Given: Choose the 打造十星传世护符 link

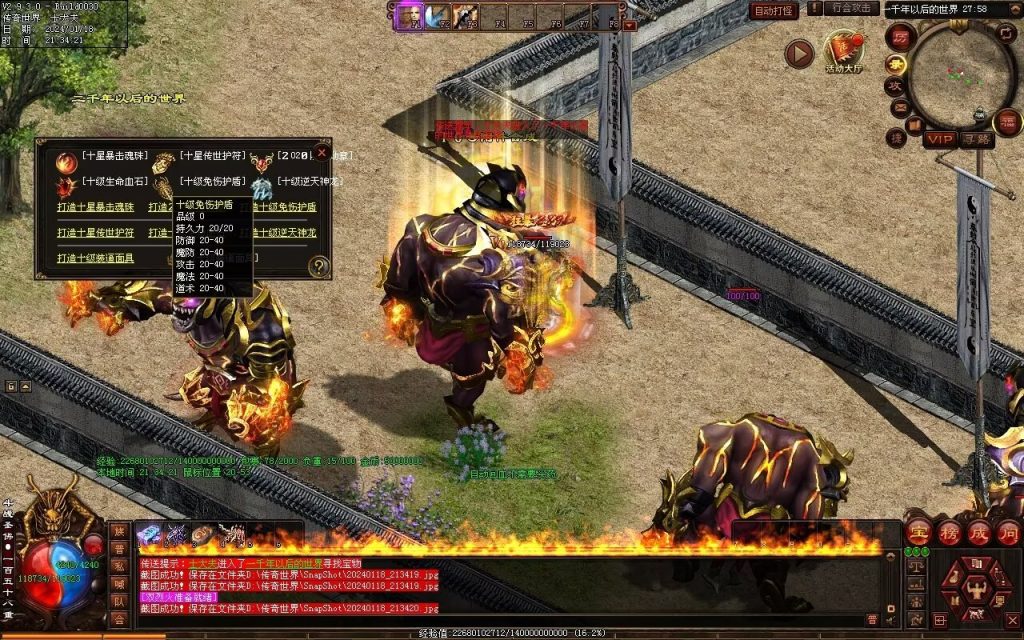Looking at the screenshot, I should (x=96, y=232).
